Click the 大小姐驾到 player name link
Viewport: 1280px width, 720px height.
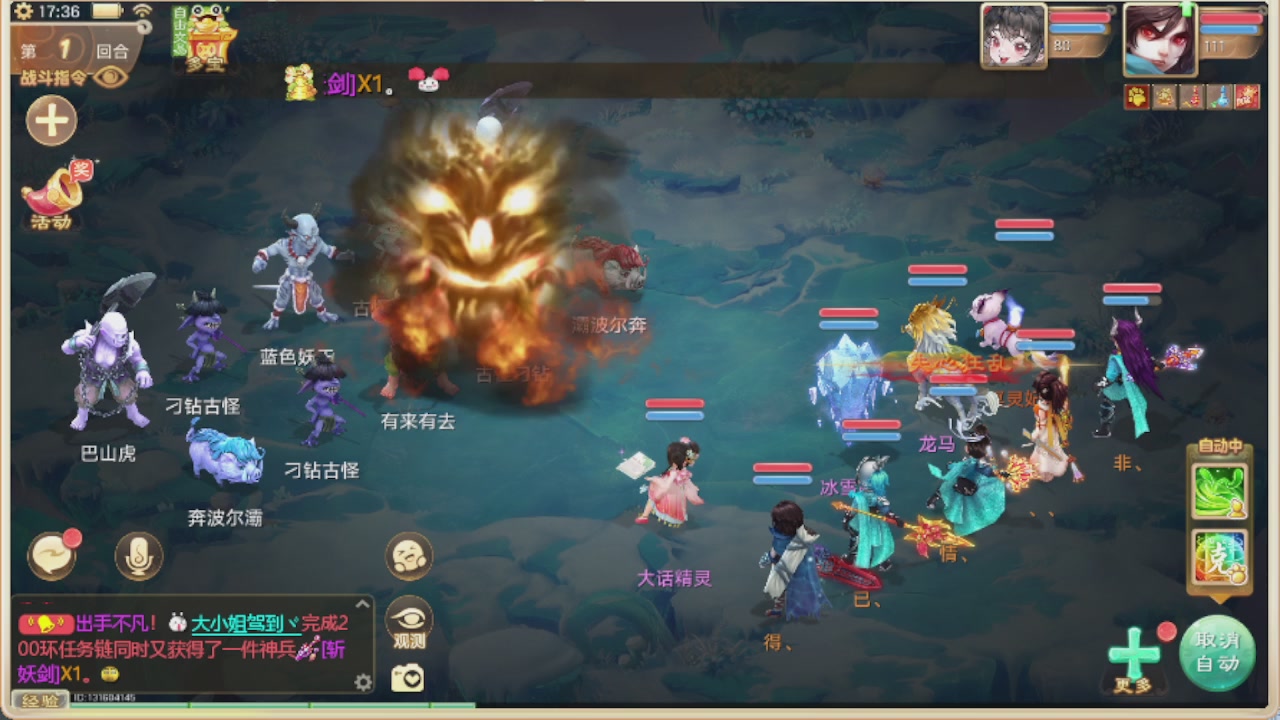pos(246,625)
